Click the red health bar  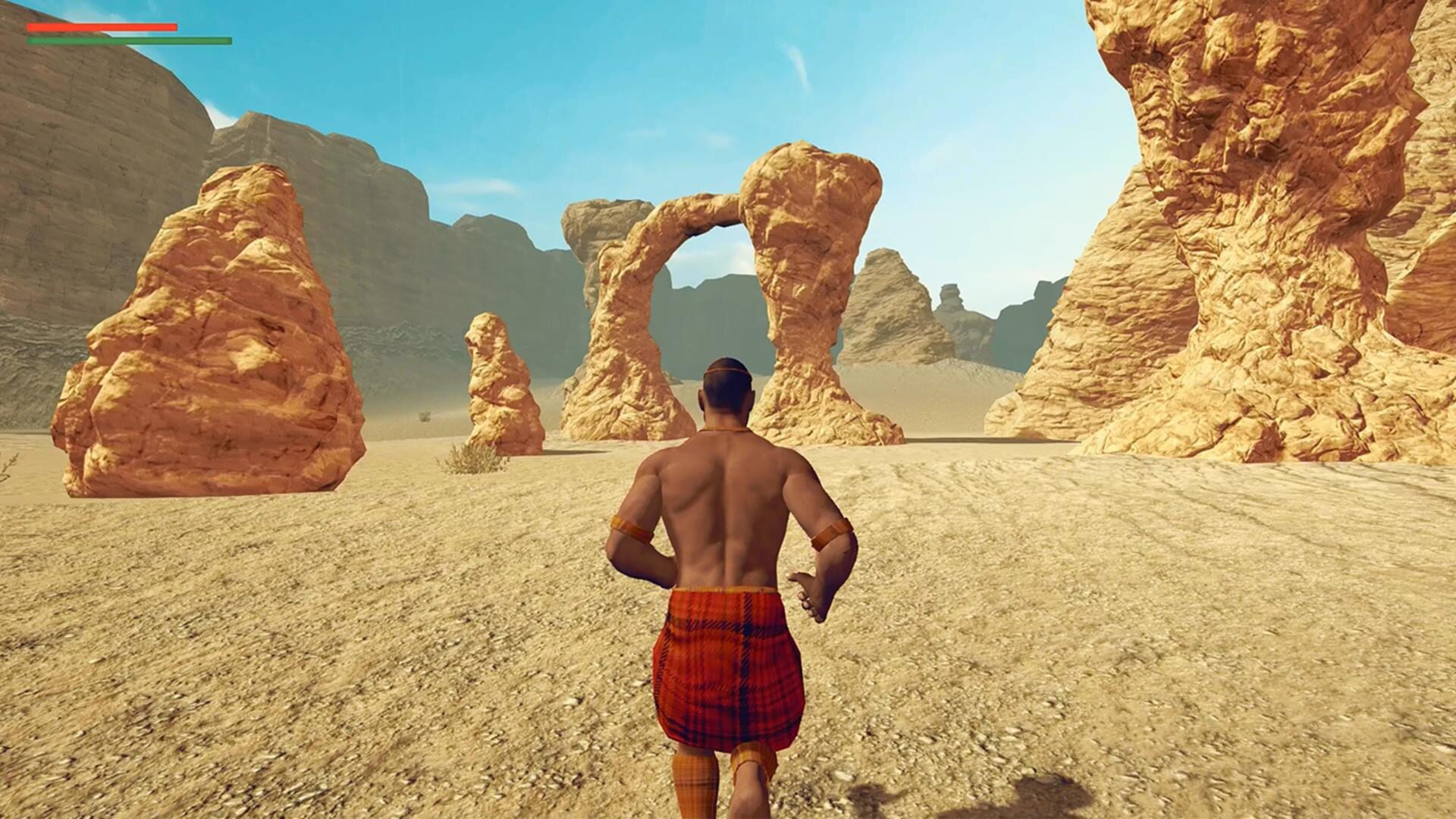pos(101,26)
